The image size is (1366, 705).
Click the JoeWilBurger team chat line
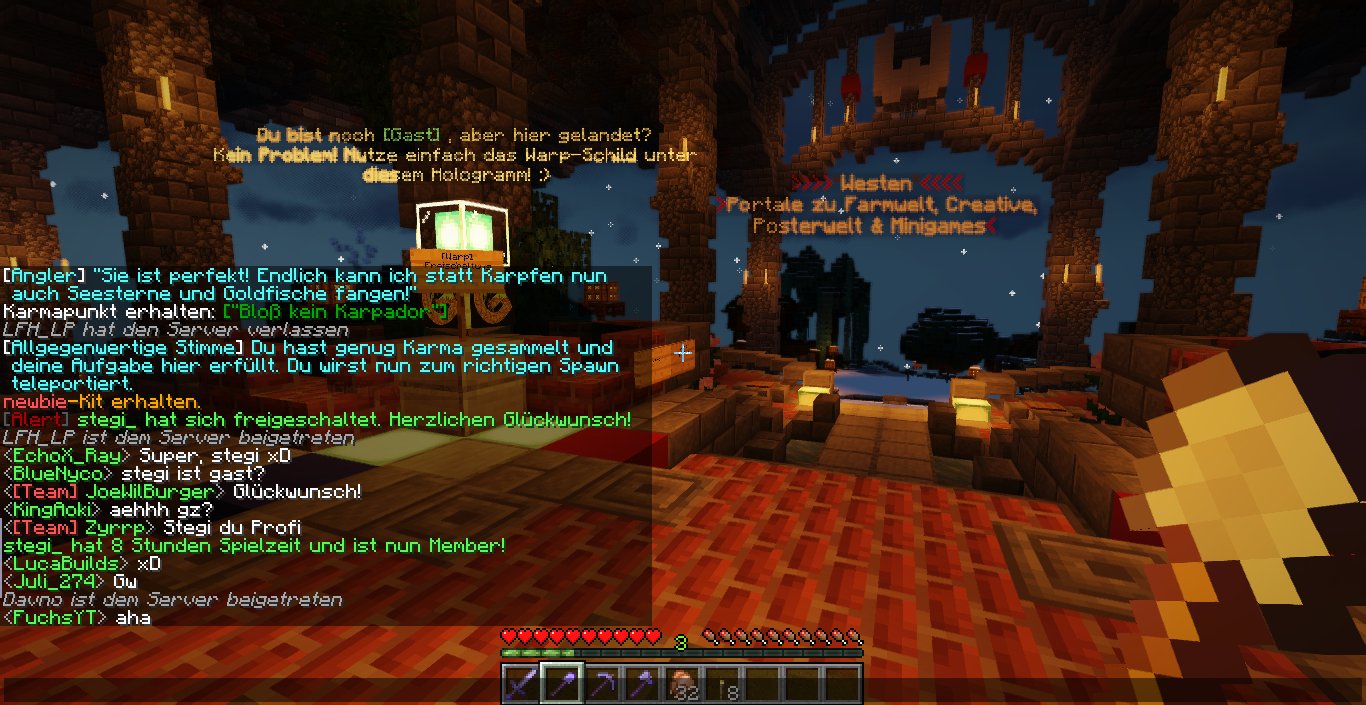[182, 492]
